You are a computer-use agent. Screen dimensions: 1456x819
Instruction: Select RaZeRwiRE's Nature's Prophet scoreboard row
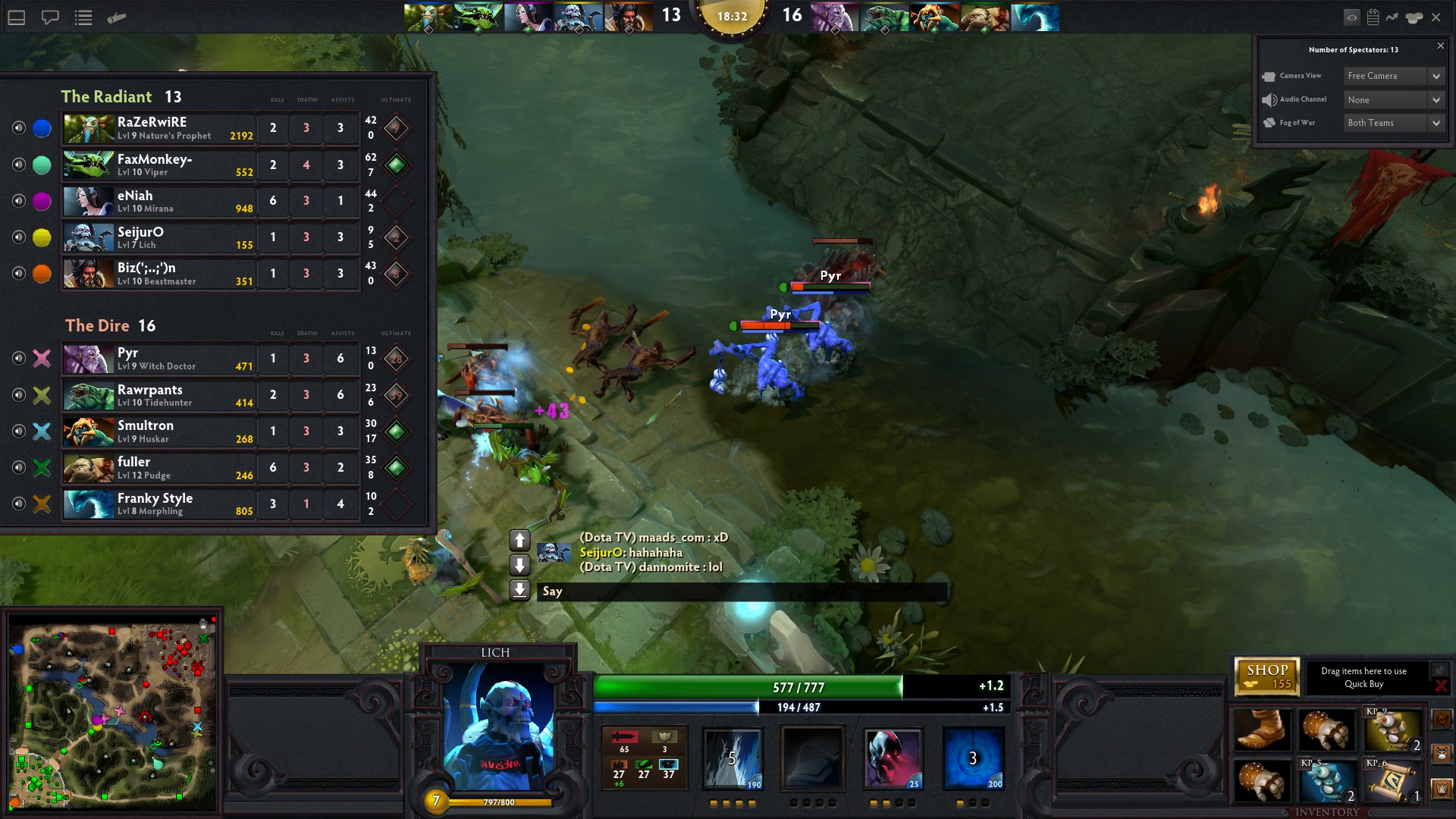click(x=159, y=128)
